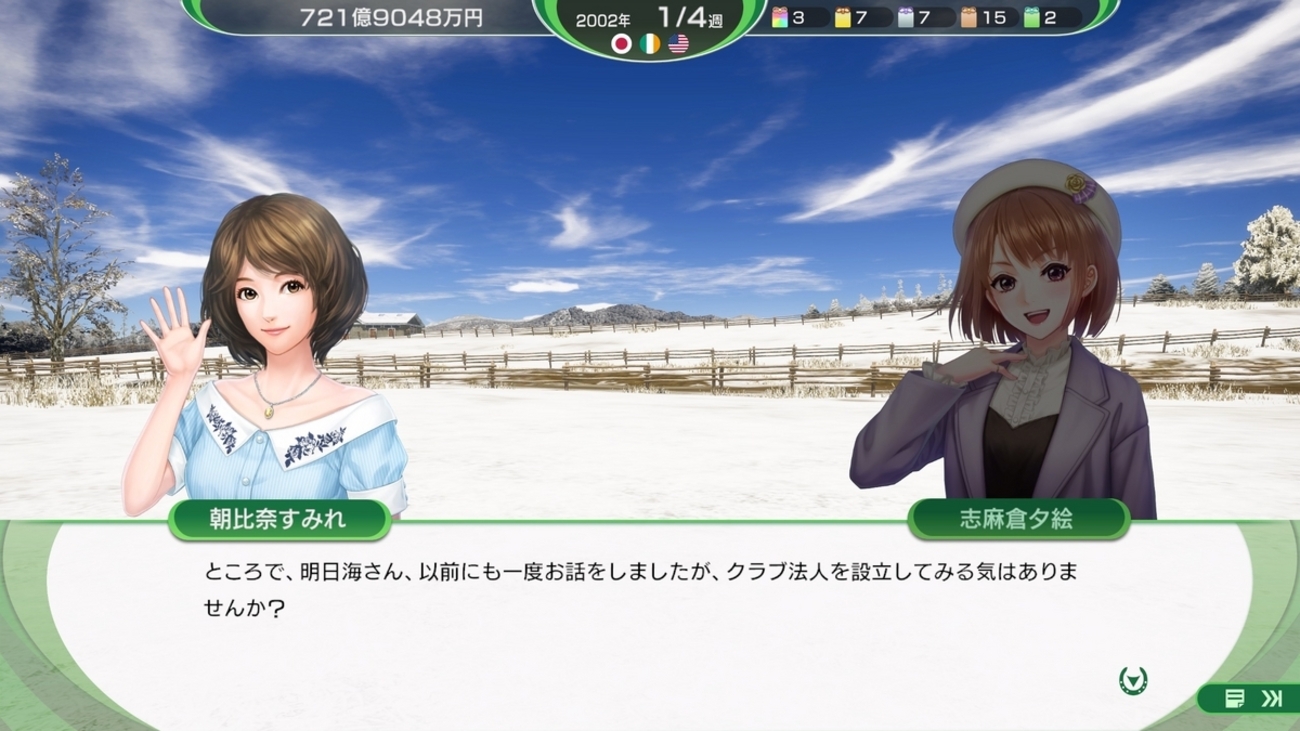Open the message log page icon
1300x731 pixels.
tap(1234, 698)
